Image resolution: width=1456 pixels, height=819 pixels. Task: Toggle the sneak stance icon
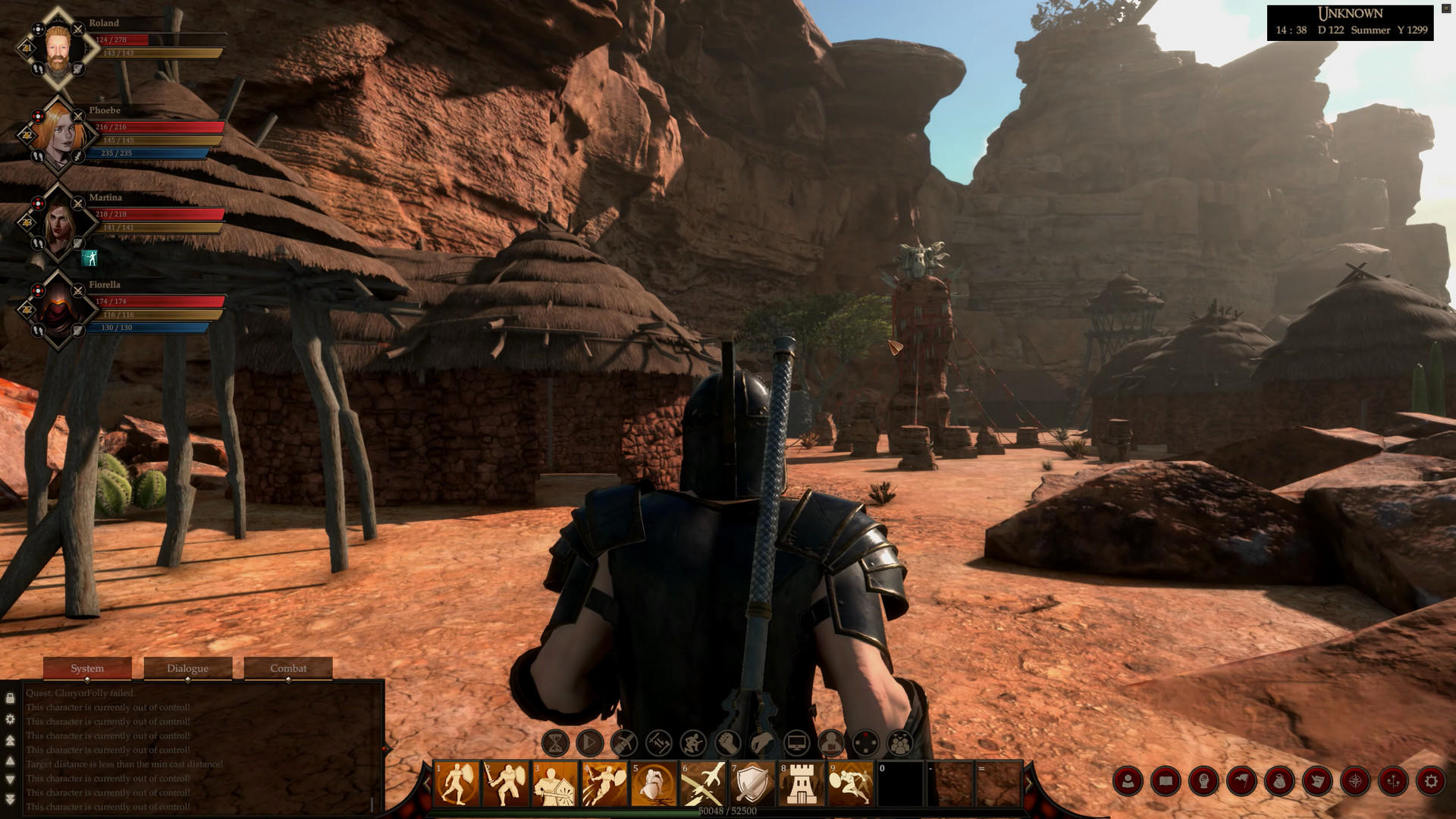pyautogui.click(x=692, y=741)
